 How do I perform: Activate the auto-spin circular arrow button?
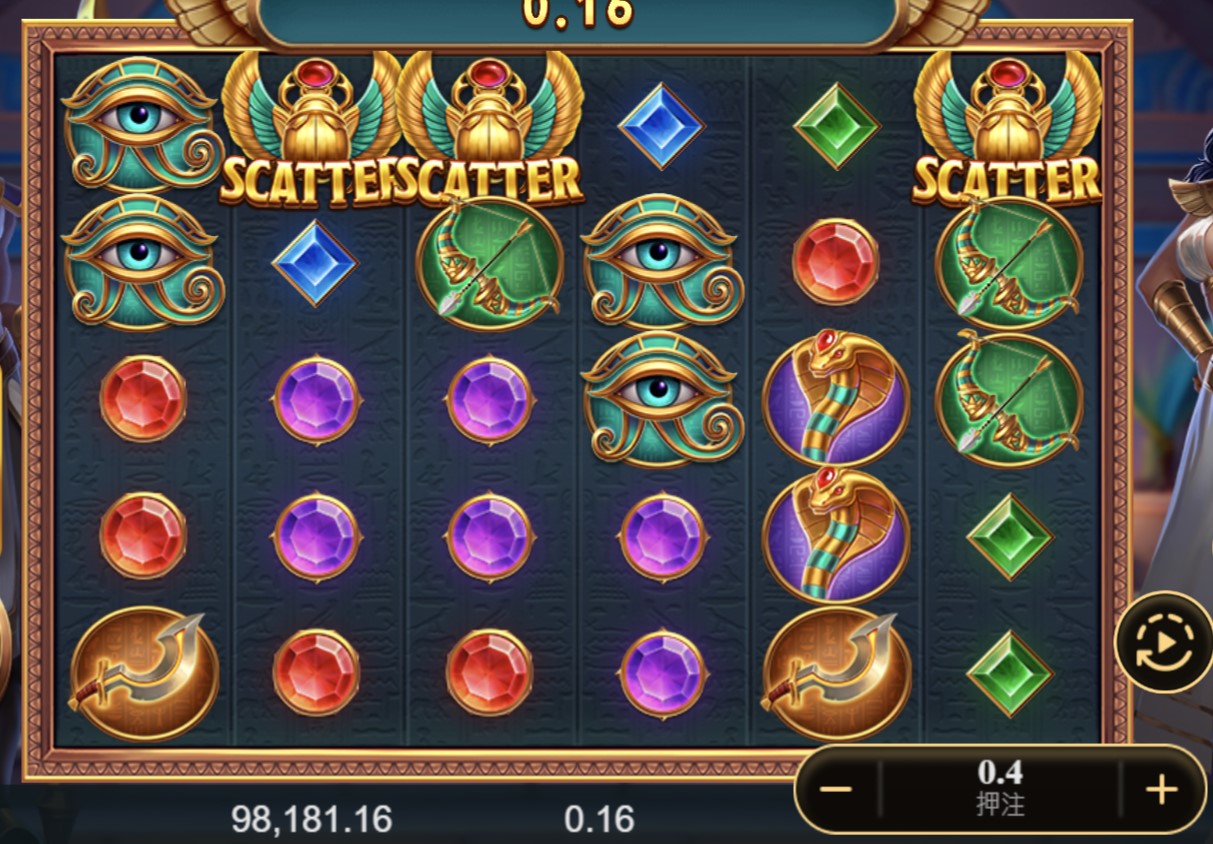click(1163, 643)
